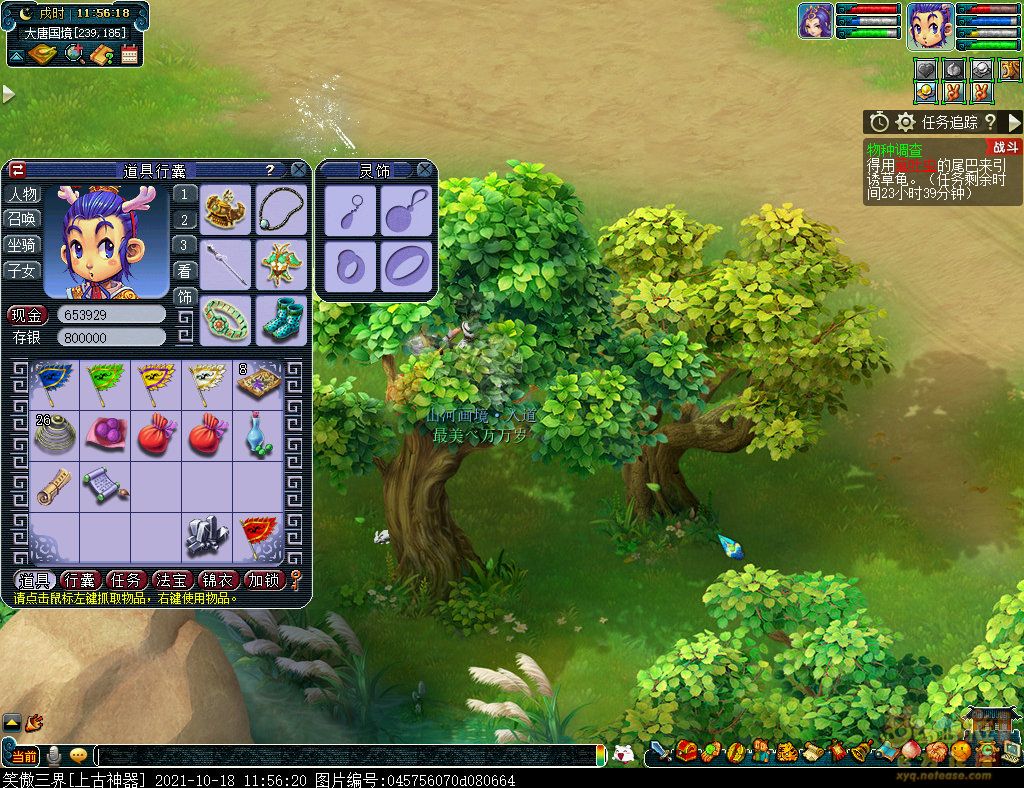Select the blue potion bottle item

[258, 435]
